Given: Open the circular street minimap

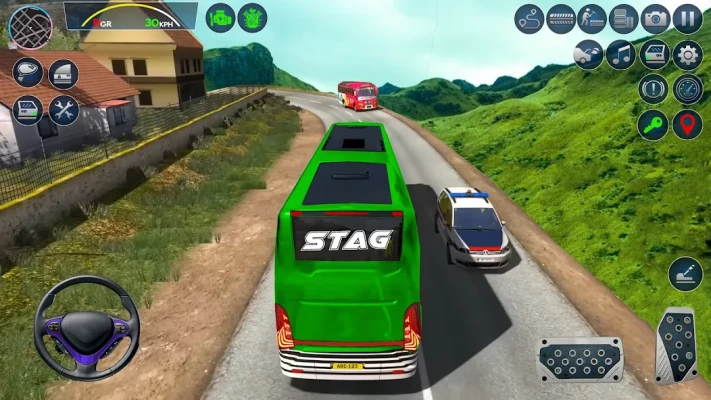Looking at the screenshot, I should [x=30, y=27].
